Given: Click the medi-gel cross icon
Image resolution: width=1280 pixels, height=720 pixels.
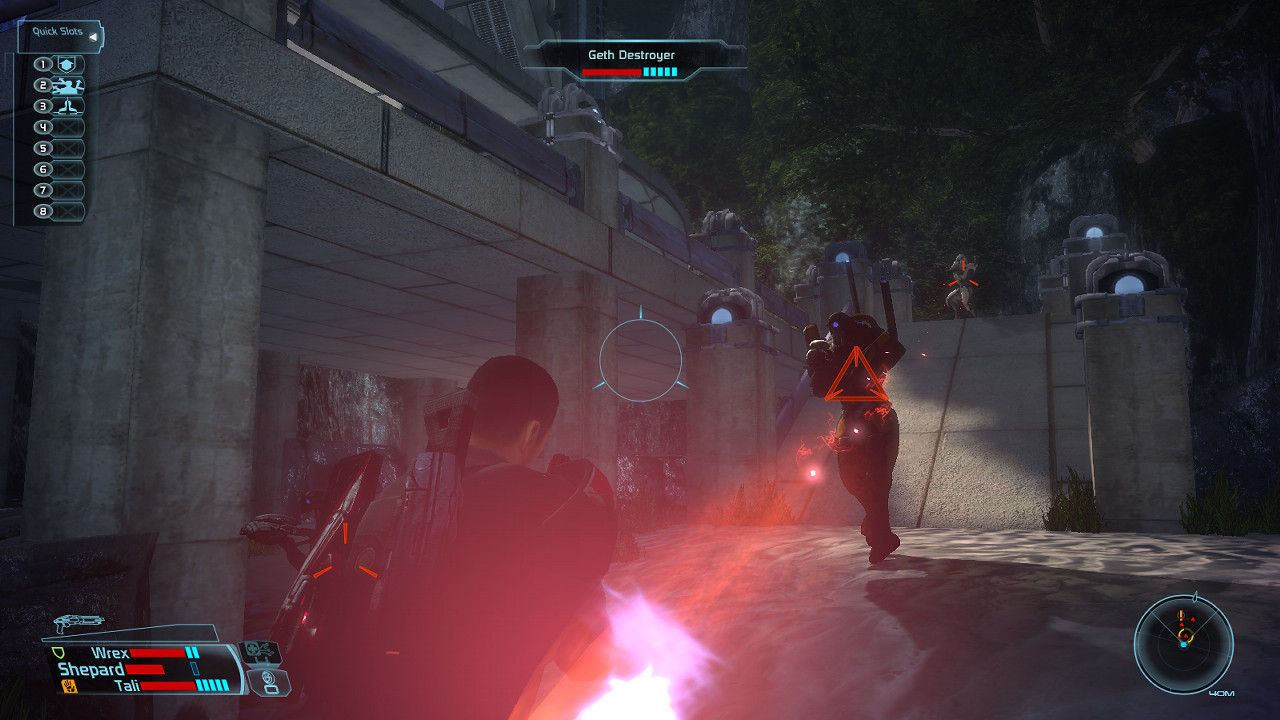Looking at the screenshot, I should pyautogui.click(x=258, y=651).
